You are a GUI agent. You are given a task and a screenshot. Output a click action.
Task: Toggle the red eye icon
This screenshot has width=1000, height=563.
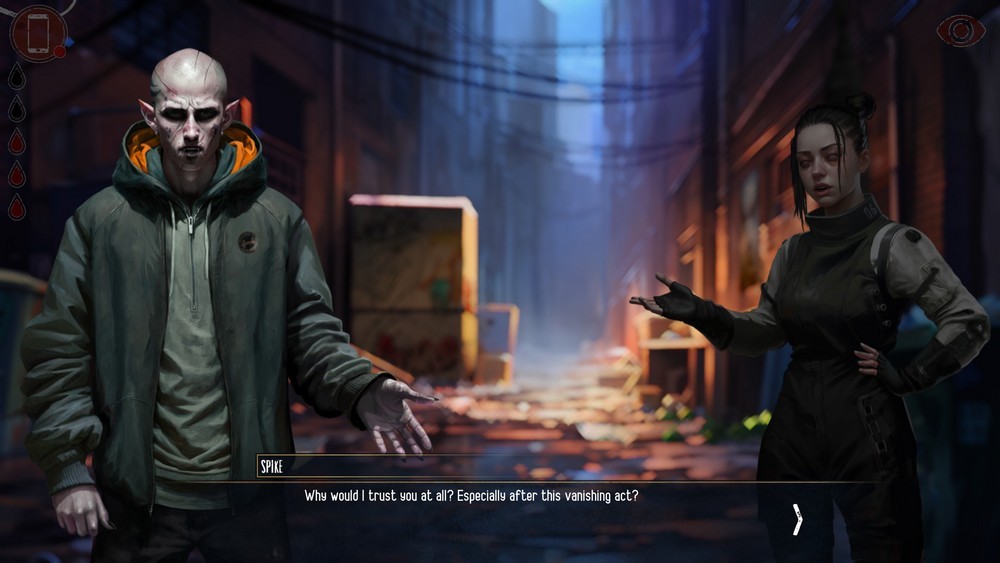tap(960, 31)
